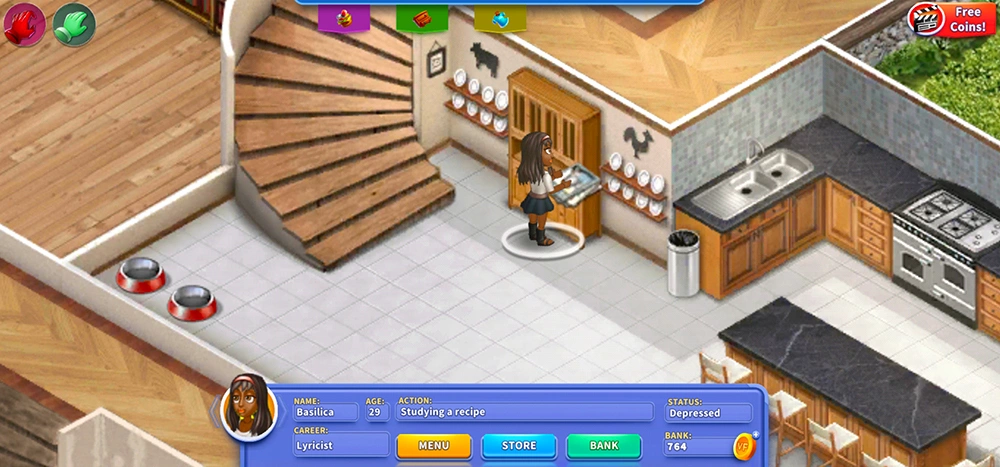Tap the gold coin plus icon
Viewport: 1000px width, 467px height.
(745, 445)
